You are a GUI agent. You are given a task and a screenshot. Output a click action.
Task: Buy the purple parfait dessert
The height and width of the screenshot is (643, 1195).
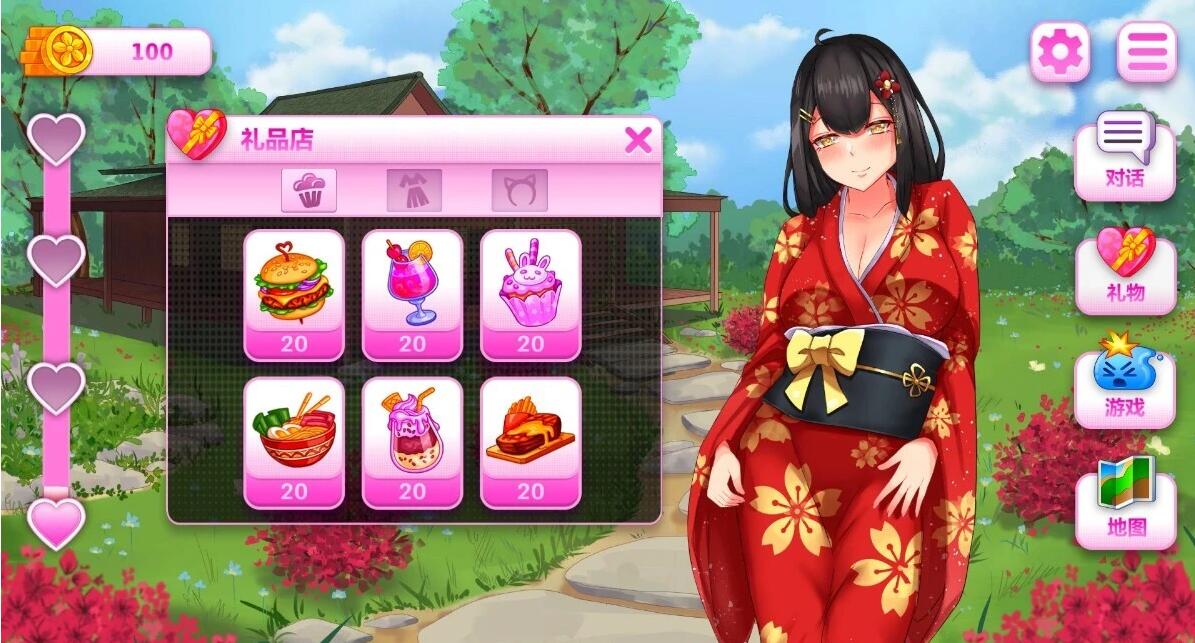(412, 442)
